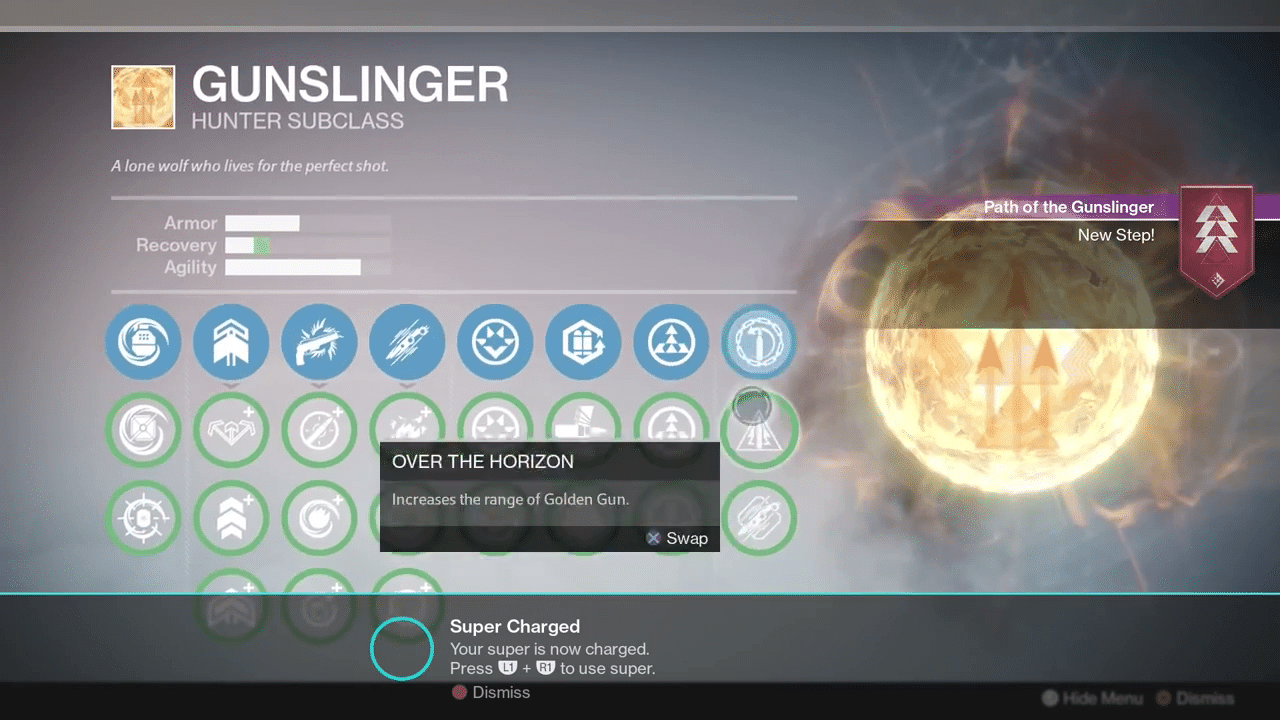Select the Incendiary Grenade node
The height and width of the screenshot is (720, 1280).
point(143,343)
